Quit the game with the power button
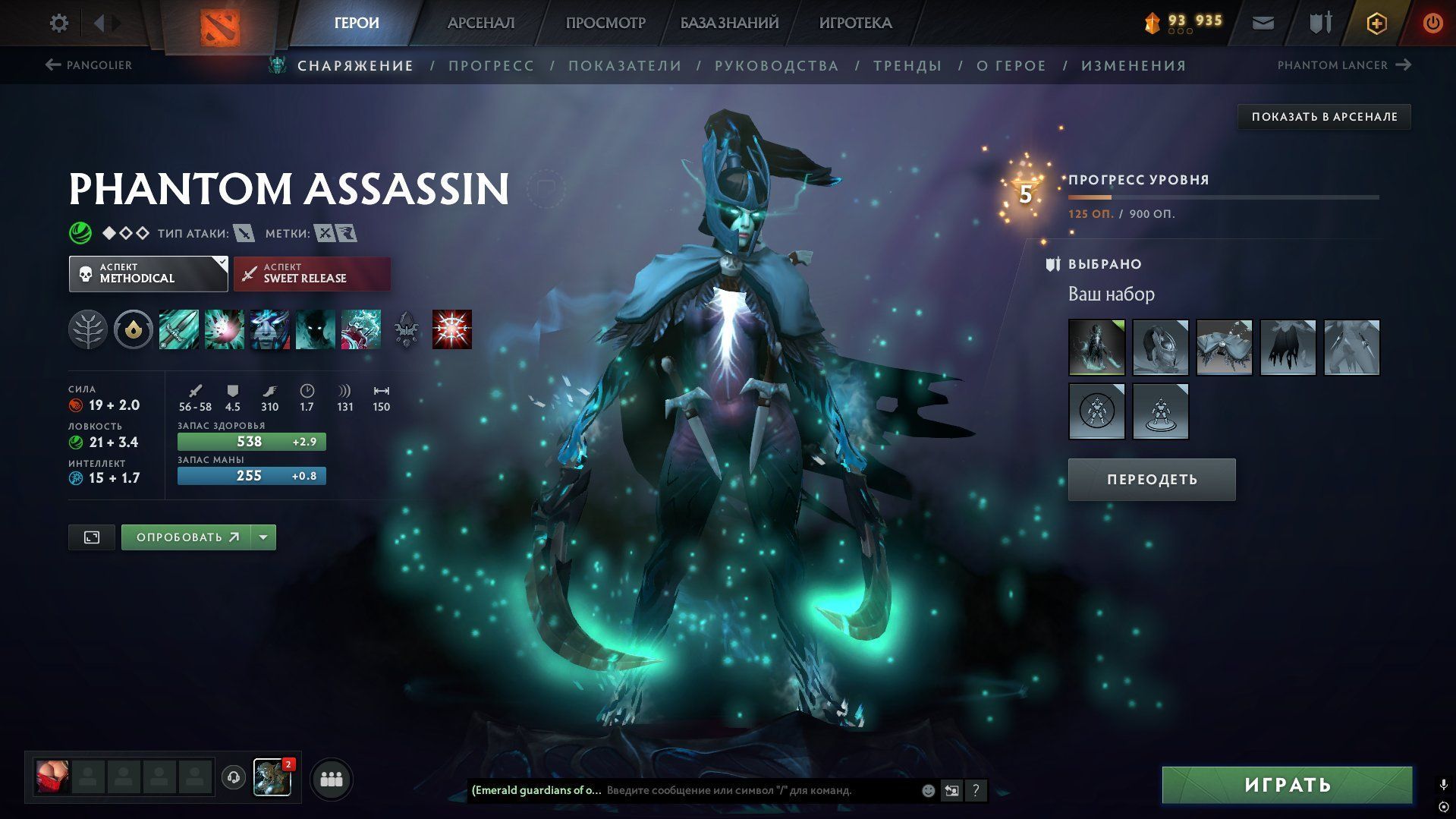1456x819 pixels. pos(1432,23)
